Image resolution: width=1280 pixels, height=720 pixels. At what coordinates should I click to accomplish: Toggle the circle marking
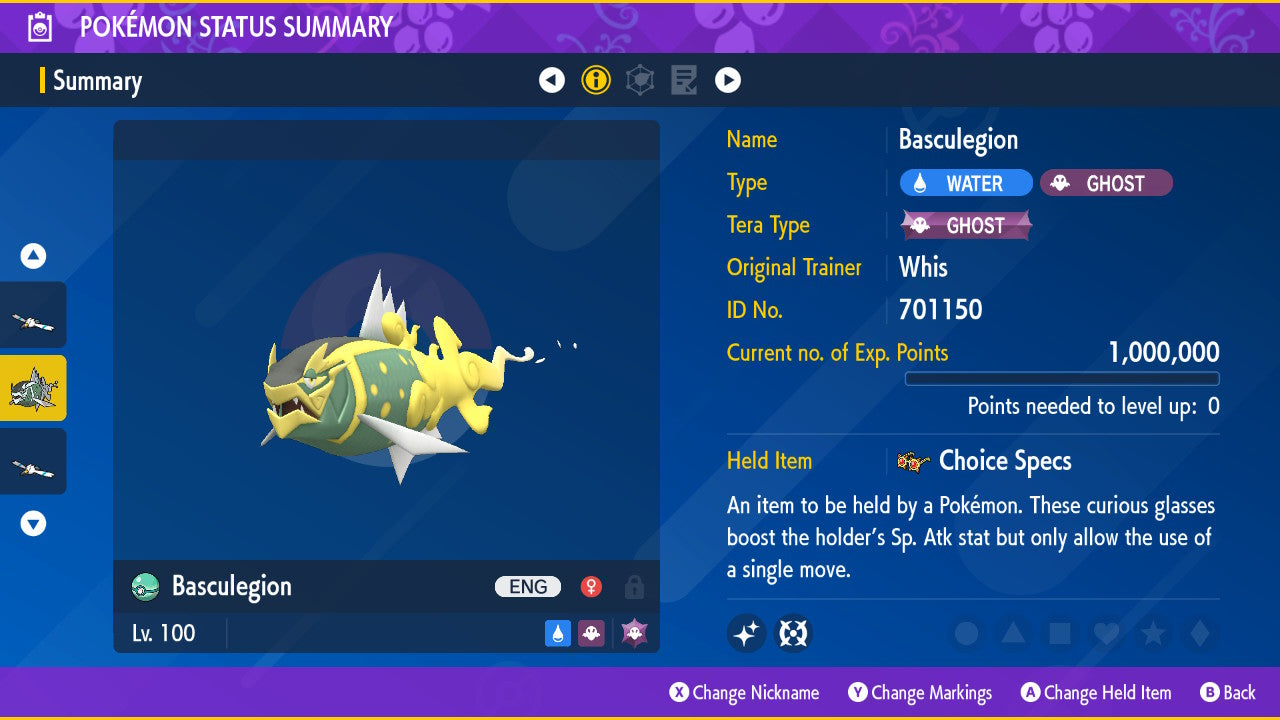pos(966,633)
